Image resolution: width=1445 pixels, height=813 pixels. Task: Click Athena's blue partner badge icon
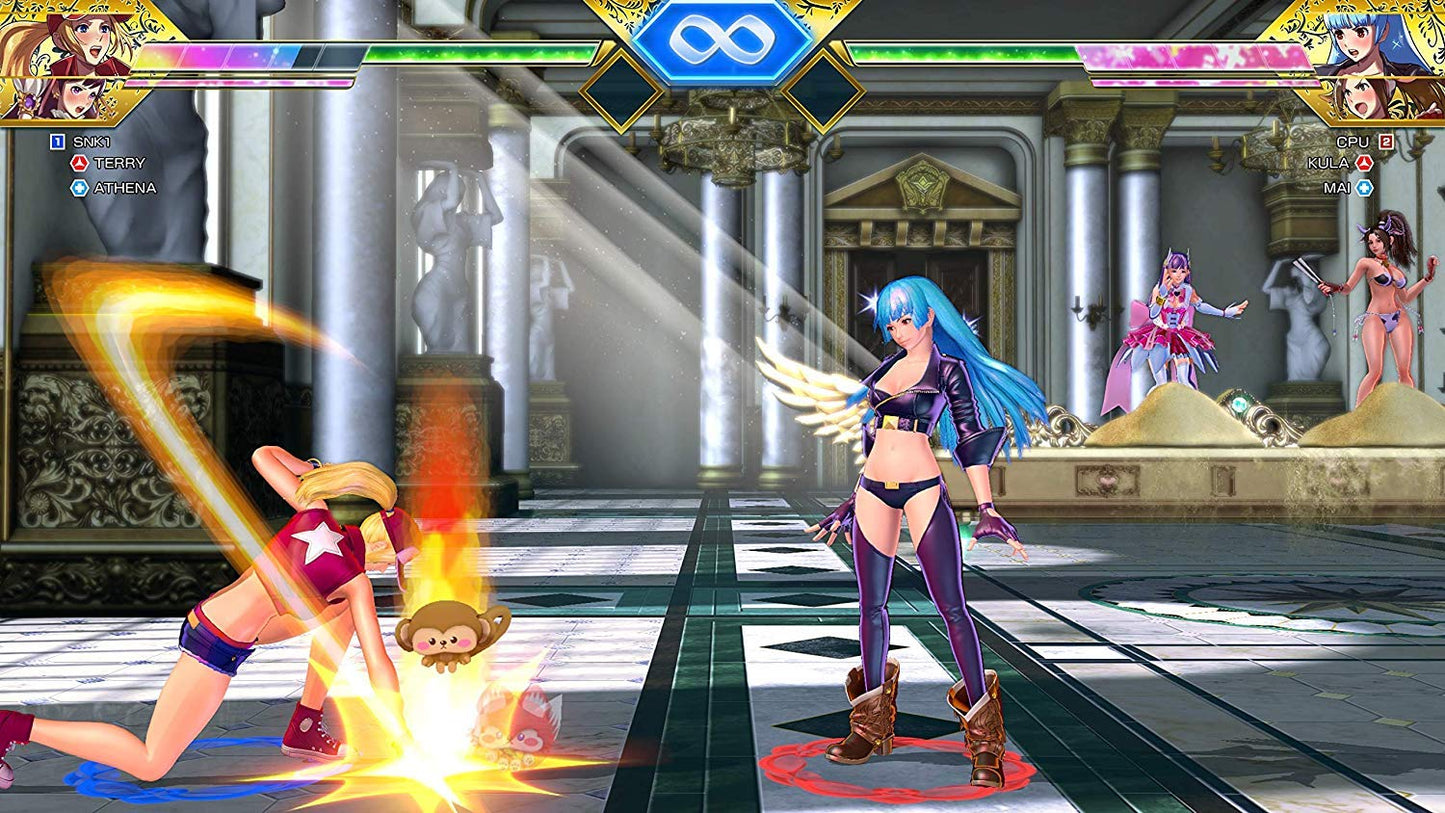point(79,186)
